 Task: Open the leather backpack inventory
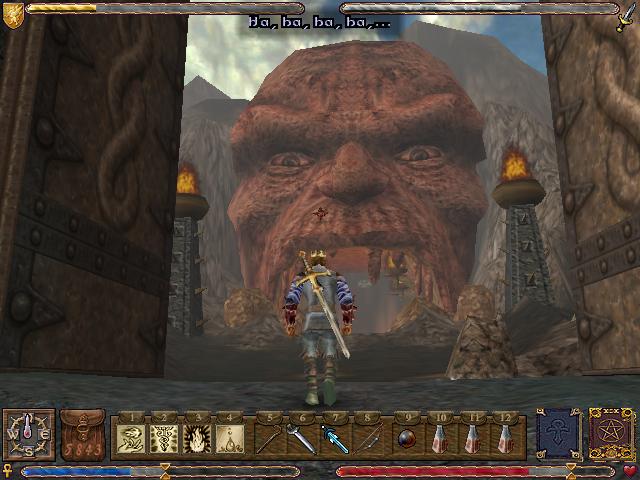83,434
